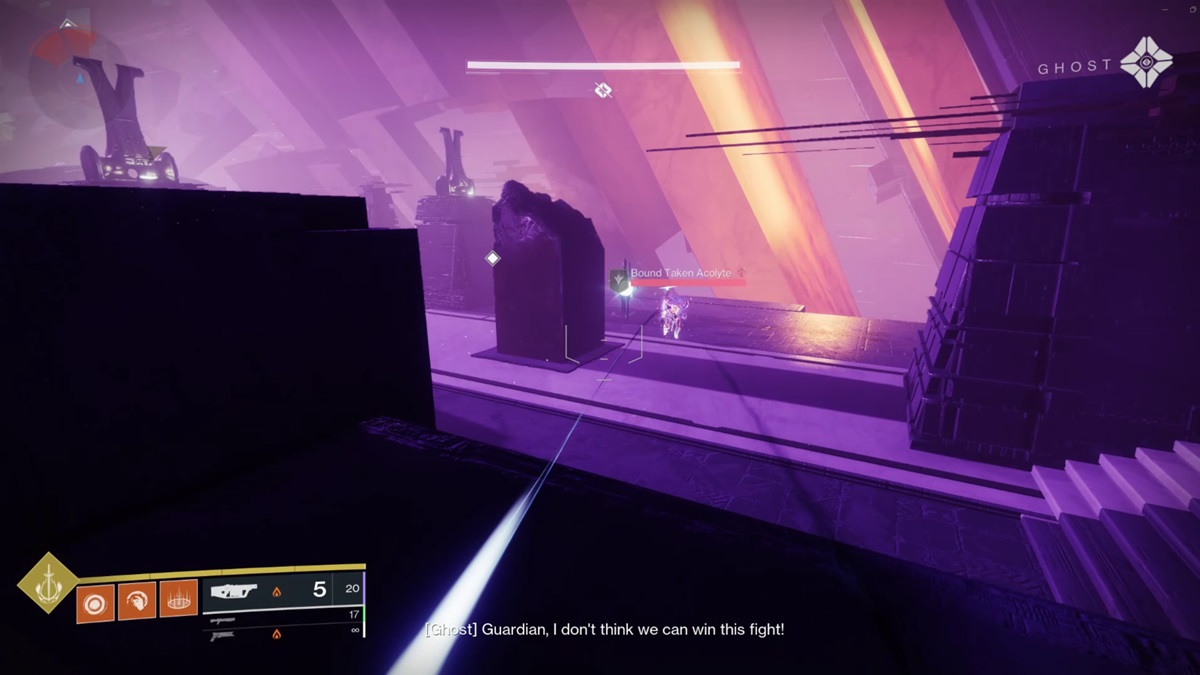Viewport: 1200px width, 675px height.
Task: Open the Ghost icon
Action: [1146, 65]
